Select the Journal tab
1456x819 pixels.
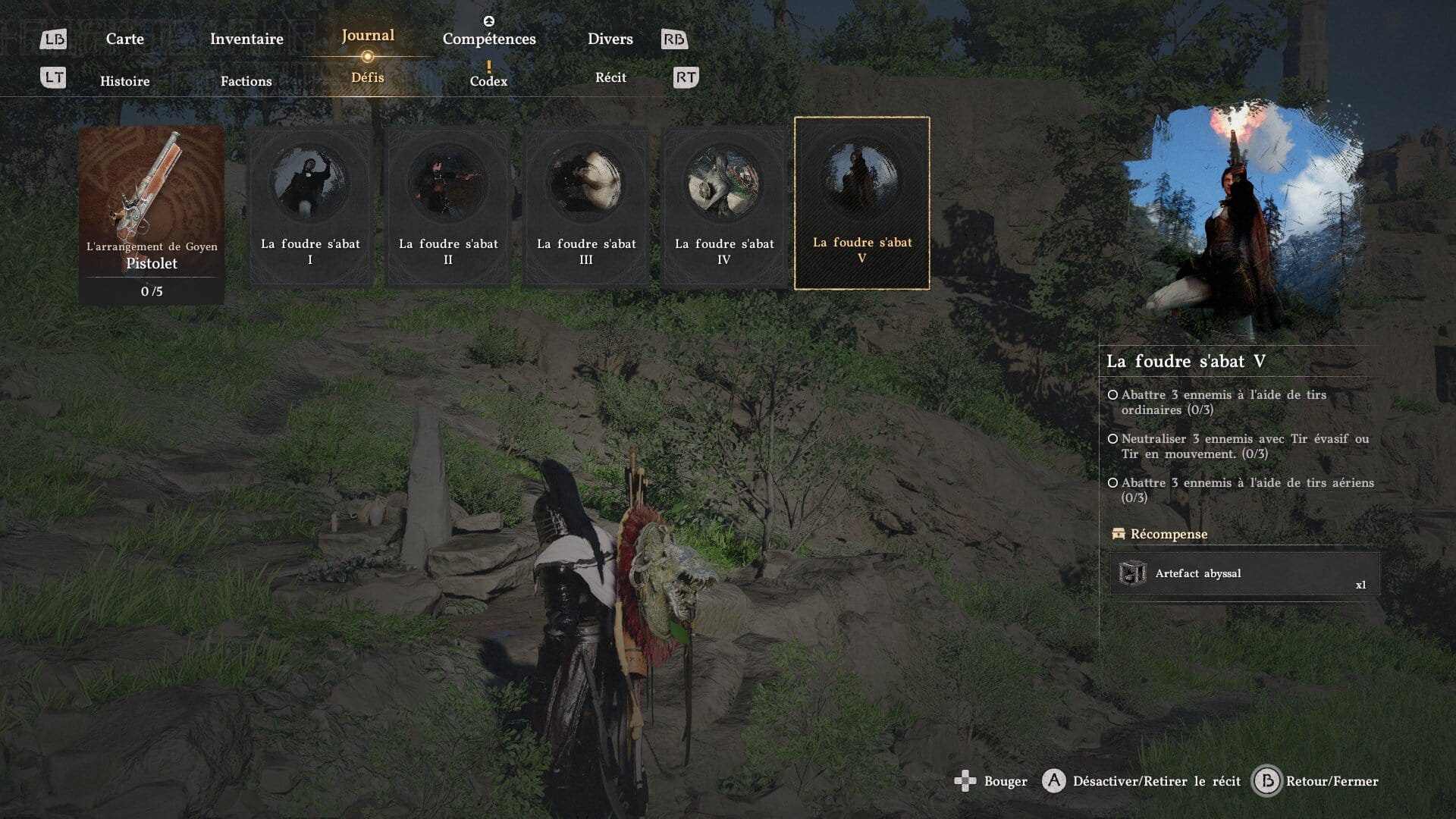368,36
